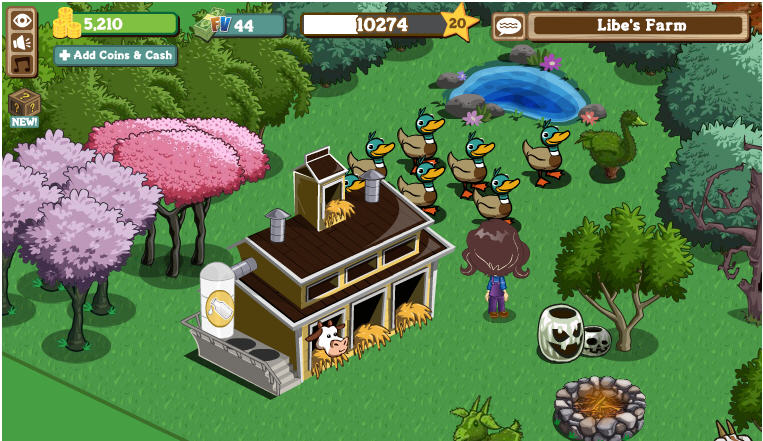Screen dimensions: 763x441
Task: Select the Libe's Farm name plate
Action: [637, 26]
